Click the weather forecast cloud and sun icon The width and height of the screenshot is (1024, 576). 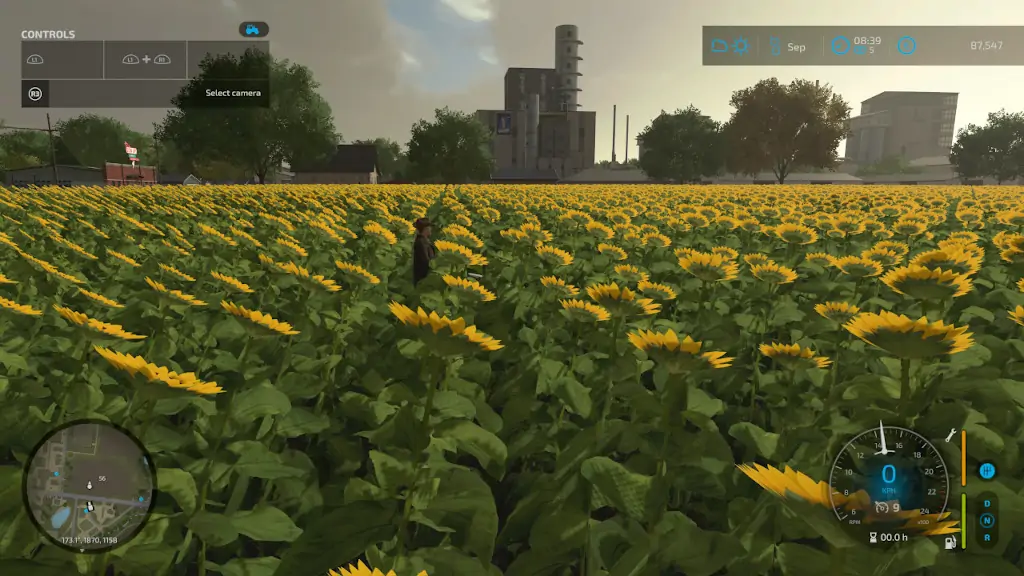coord(730,46)
